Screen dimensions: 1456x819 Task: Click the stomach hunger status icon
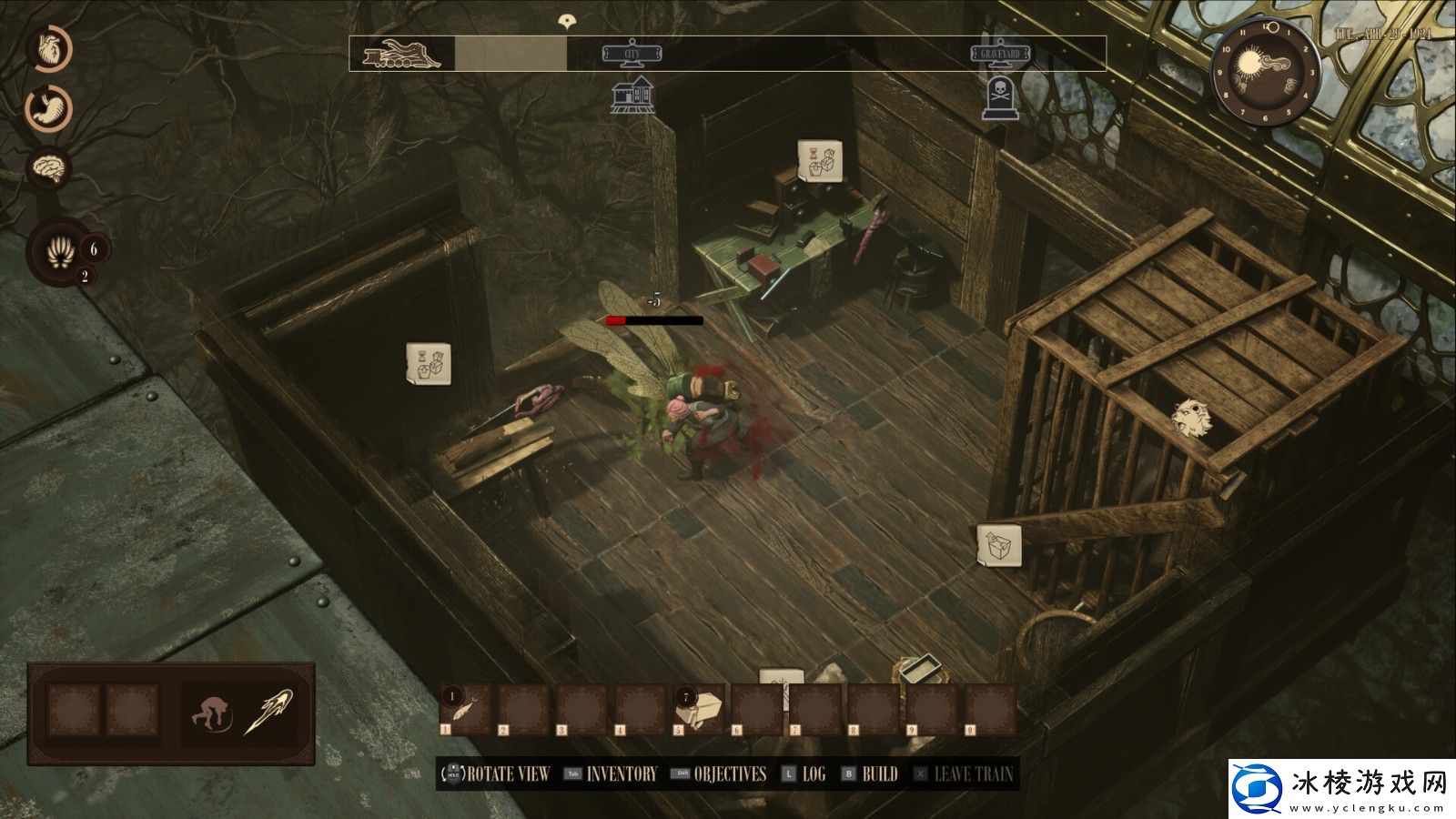click(x=48, y=109)
